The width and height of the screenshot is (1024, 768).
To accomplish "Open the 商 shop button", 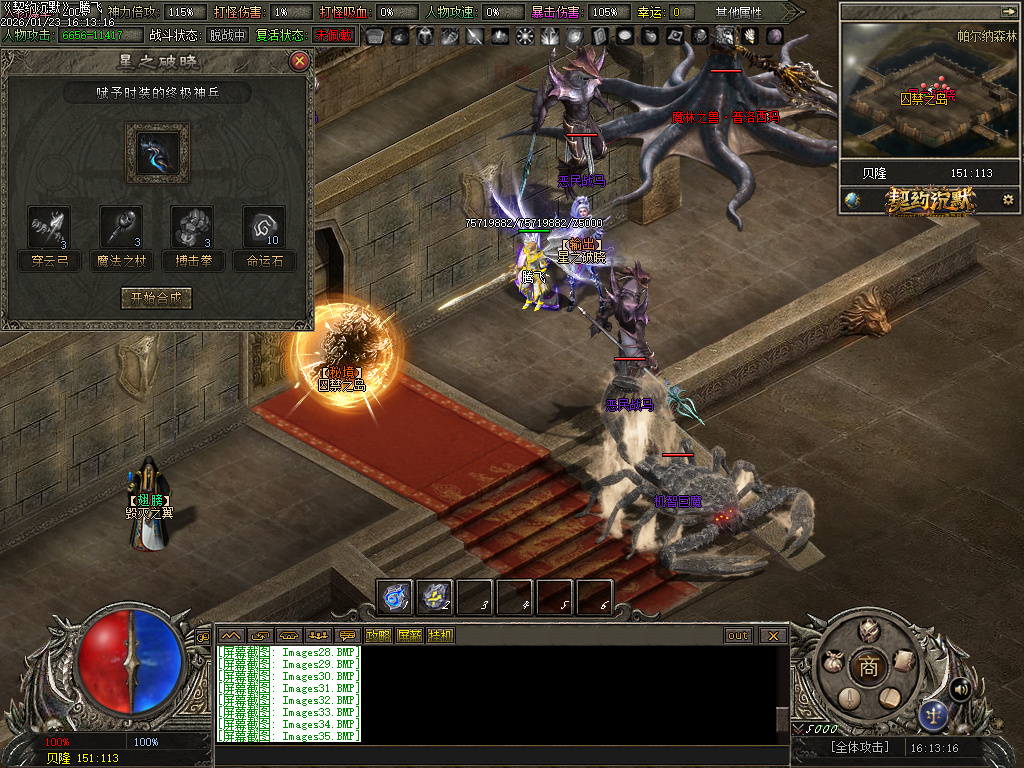I will (x=869, y=668).
